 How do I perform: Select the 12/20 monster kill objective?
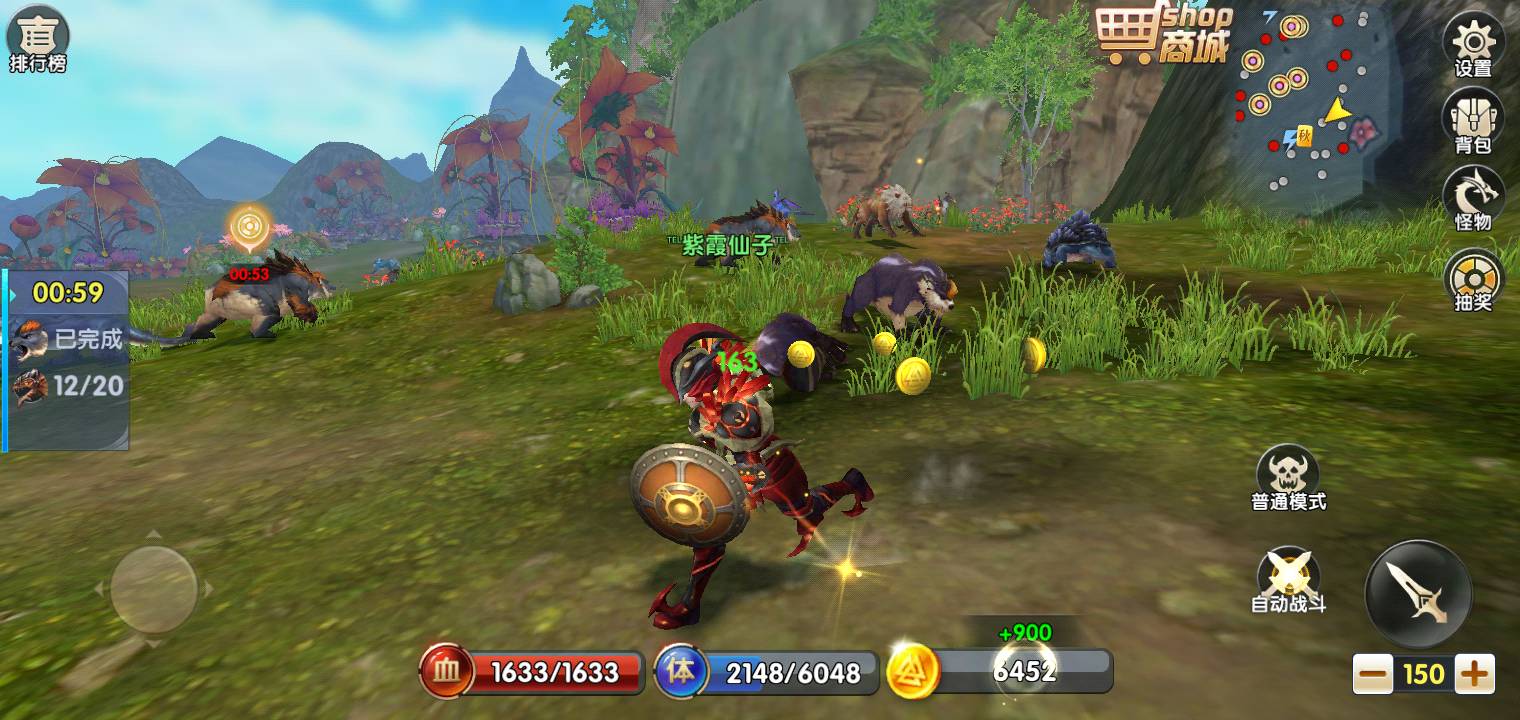tap(68, 386)
